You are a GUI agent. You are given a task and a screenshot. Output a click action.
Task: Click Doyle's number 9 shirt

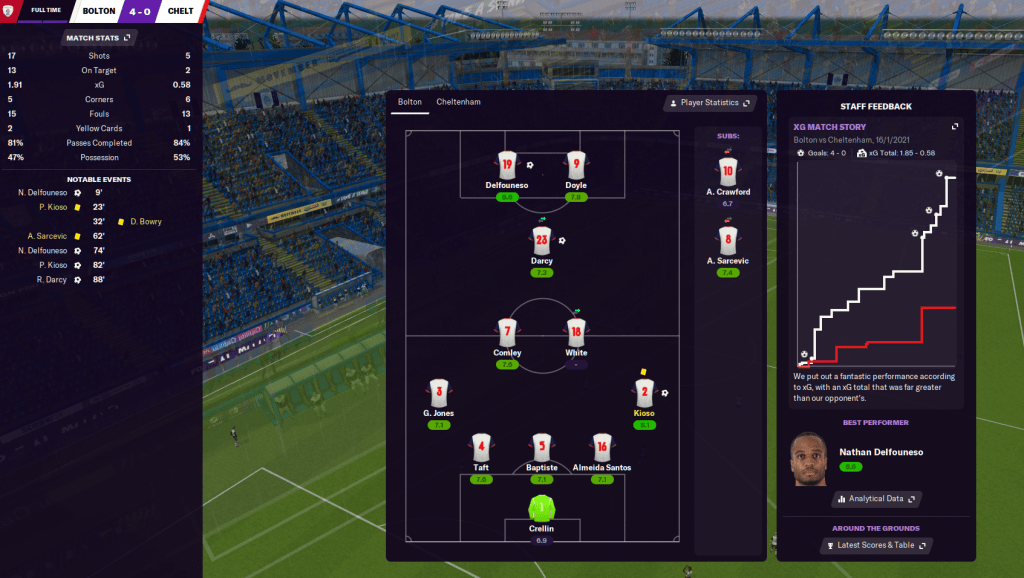[575, 165]
